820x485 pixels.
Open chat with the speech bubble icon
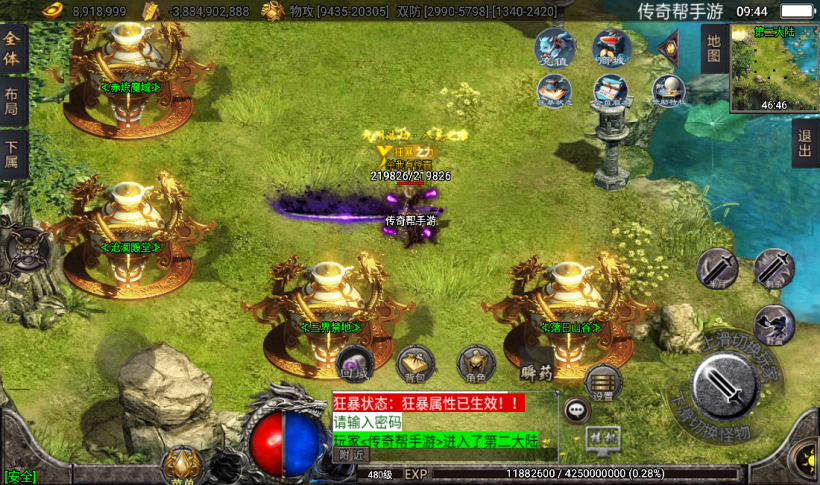click(577, 409)
